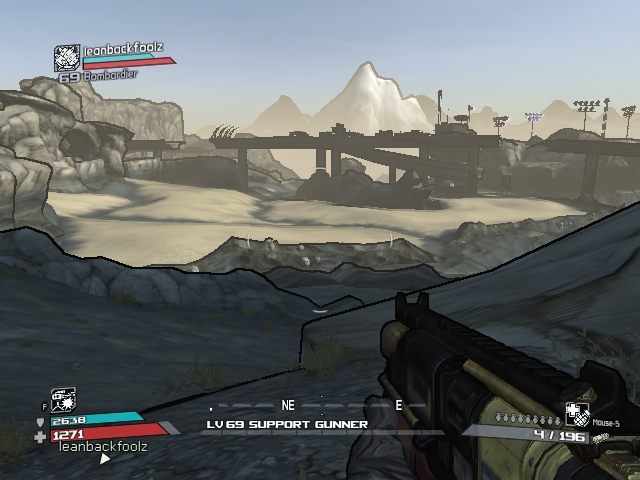The image size is (640, 480).
Task: Select the grenade mod icon
Action: [x=577, y=414]
